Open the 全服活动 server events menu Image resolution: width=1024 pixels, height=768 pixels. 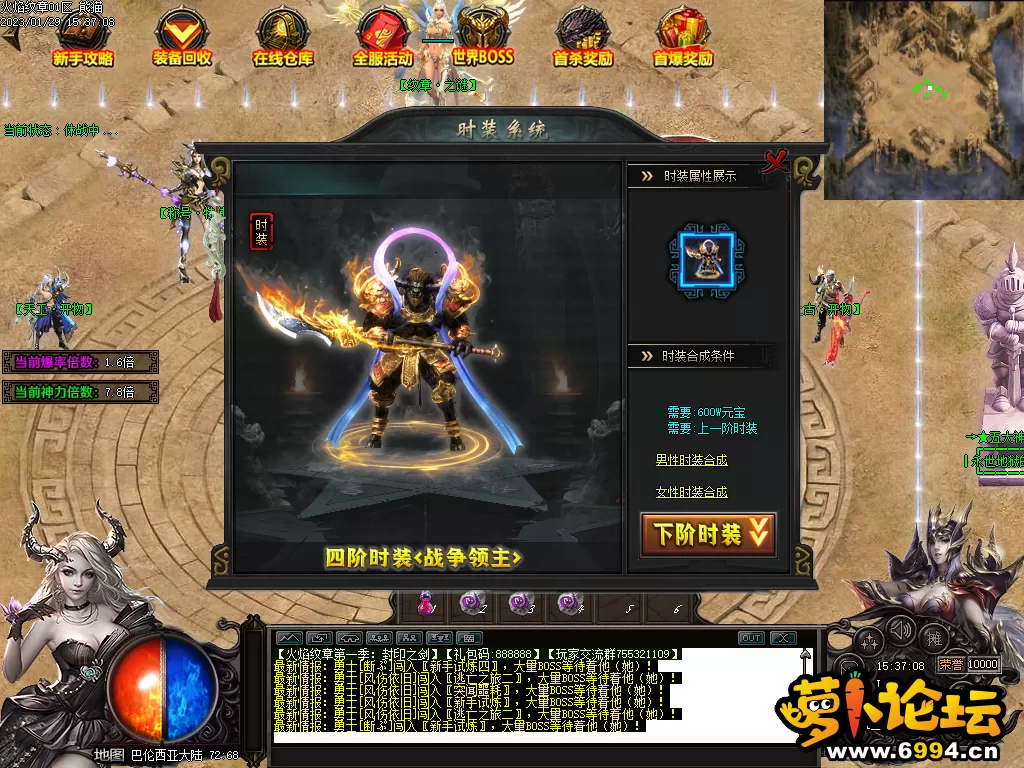383,38
